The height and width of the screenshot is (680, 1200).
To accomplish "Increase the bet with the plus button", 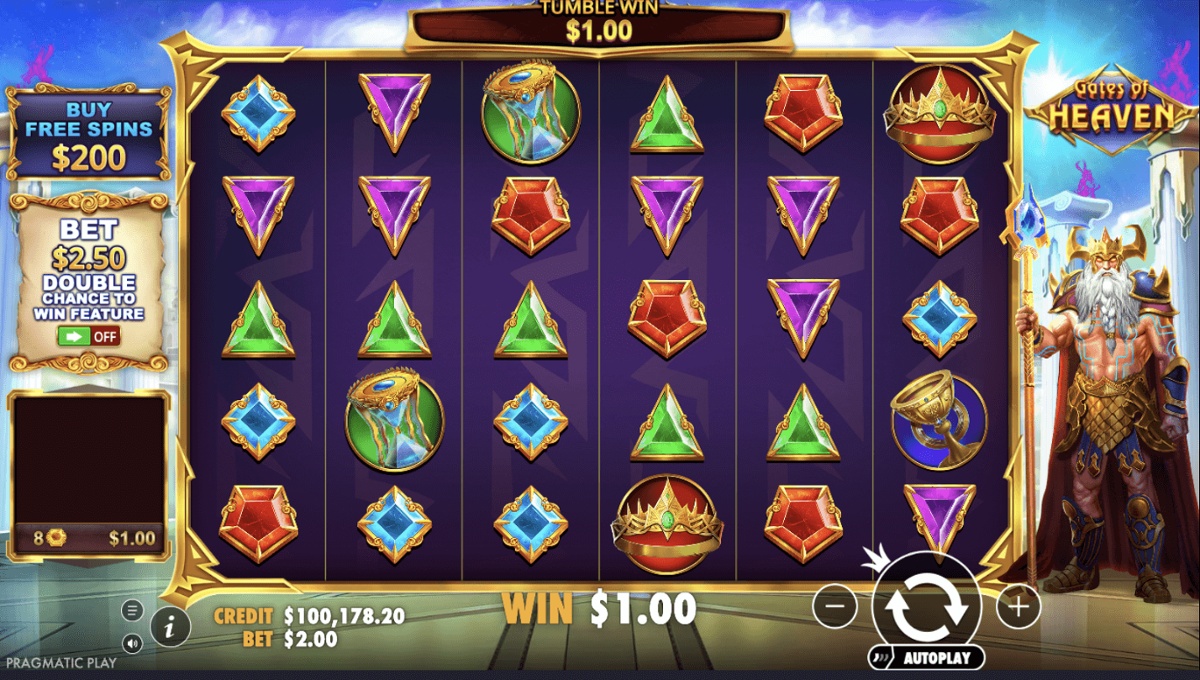I will pyautogui.click(x=1018, y=605).
